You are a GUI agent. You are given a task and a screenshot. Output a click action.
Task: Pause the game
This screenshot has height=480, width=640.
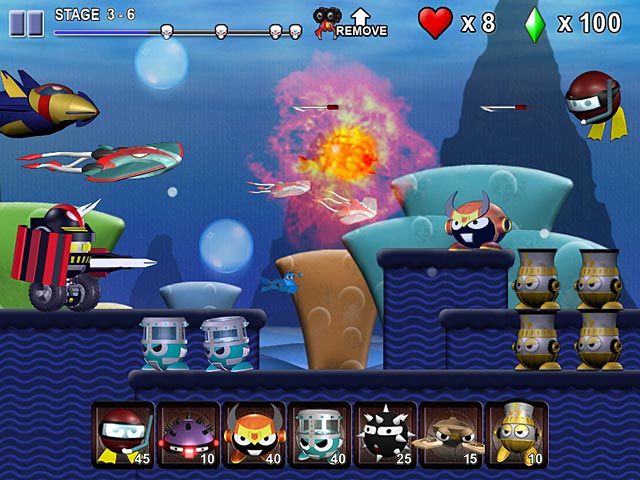(27, 23)
